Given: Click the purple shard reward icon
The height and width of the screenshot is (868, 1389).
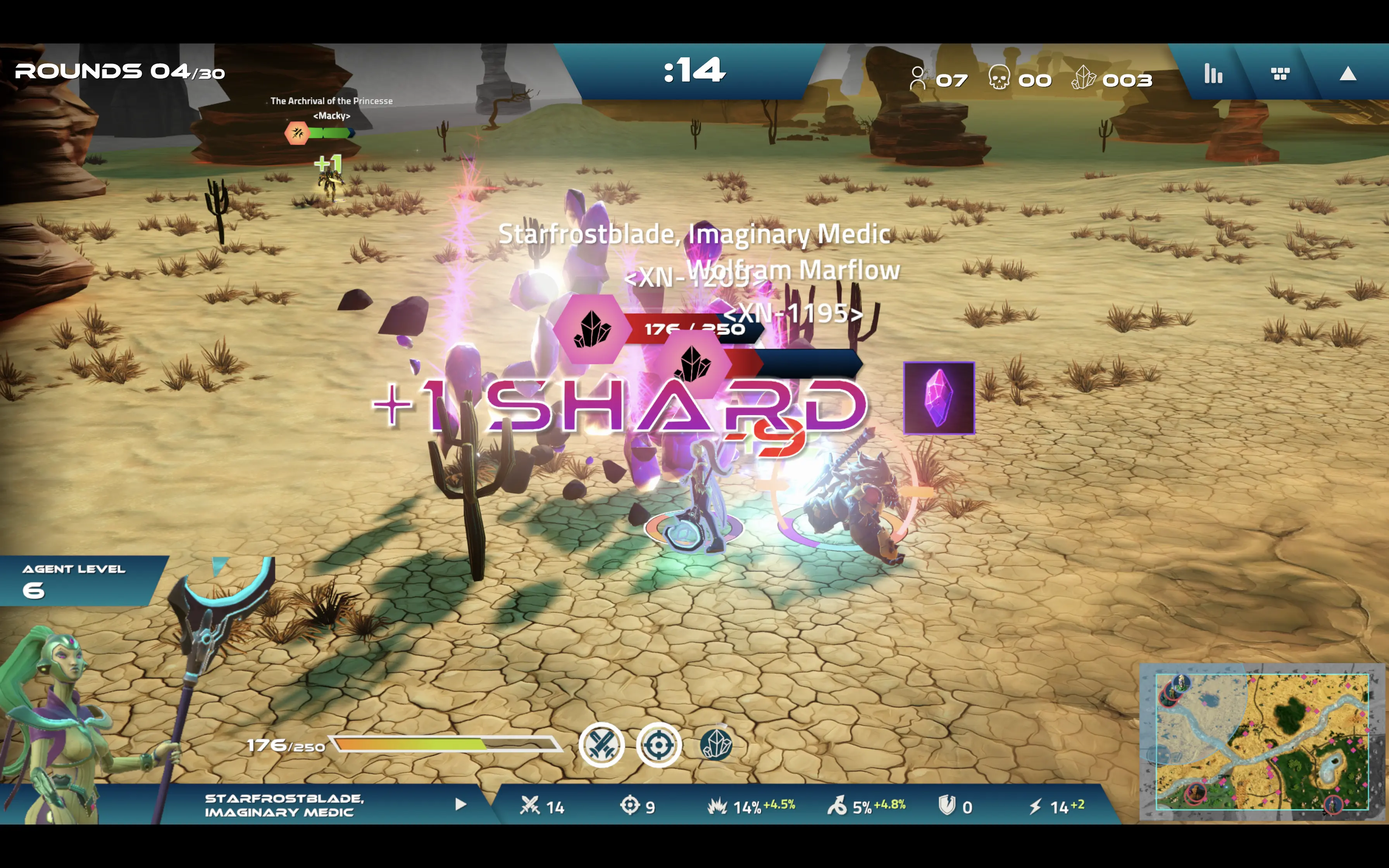Looking at the screenshot, I should coord(939,398).
